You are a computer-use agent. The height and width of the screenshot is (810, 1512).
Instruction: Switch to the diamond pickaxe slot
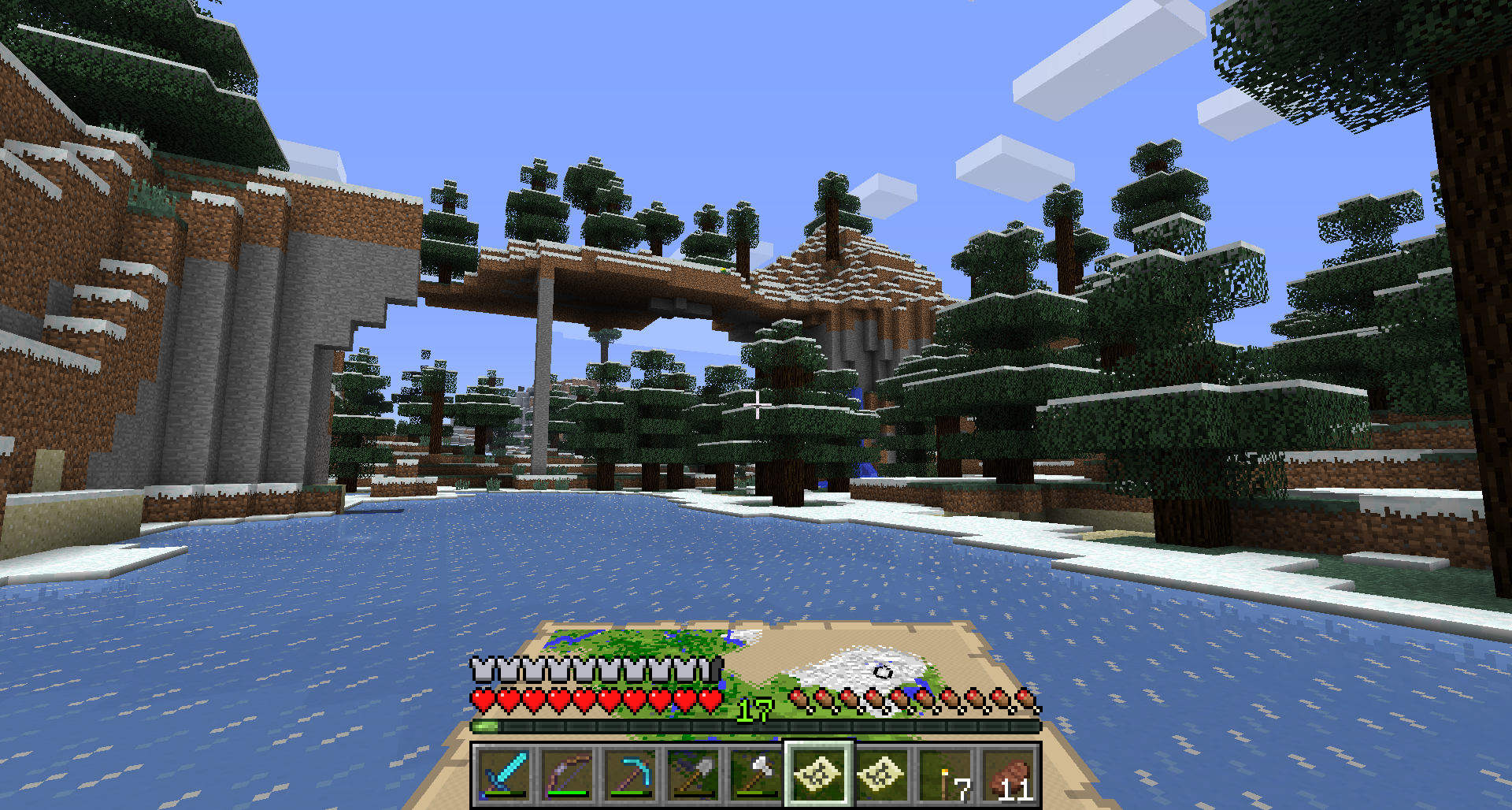[x=630, y=775]
